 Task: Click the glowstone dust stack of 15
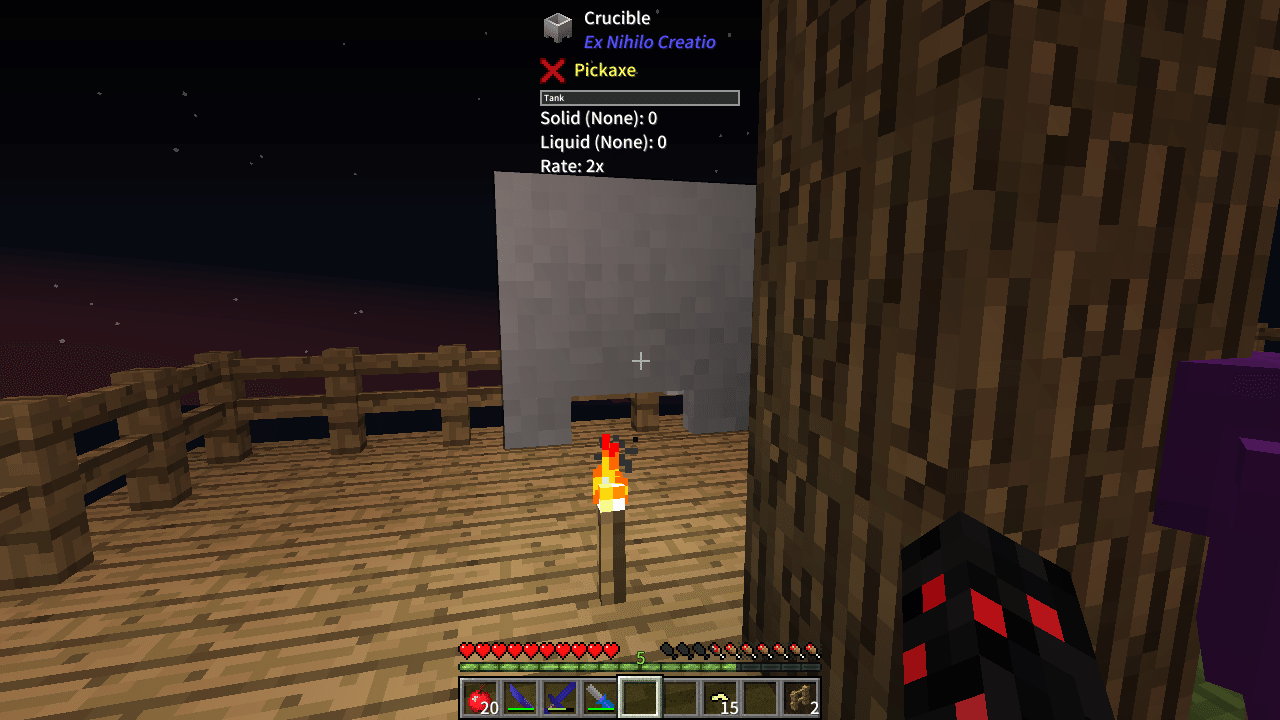(x=721, y=699)
